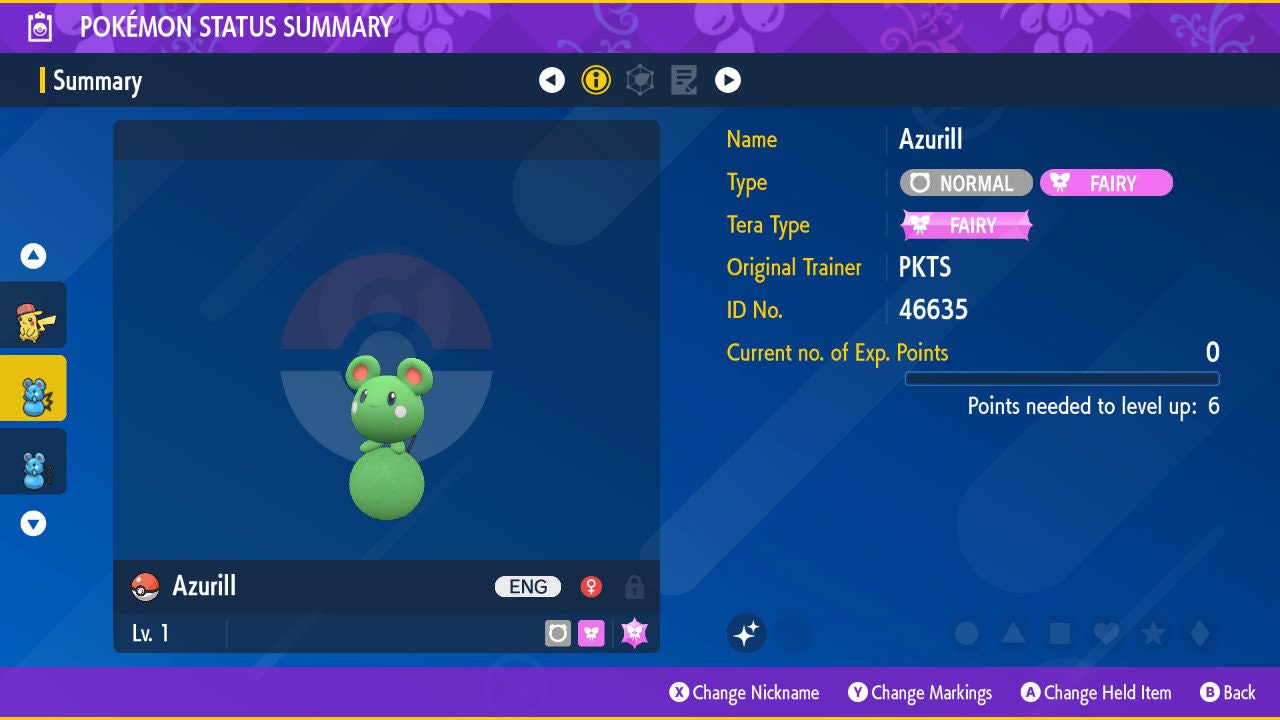Select the info summary tab icon

tap(596, 80)
